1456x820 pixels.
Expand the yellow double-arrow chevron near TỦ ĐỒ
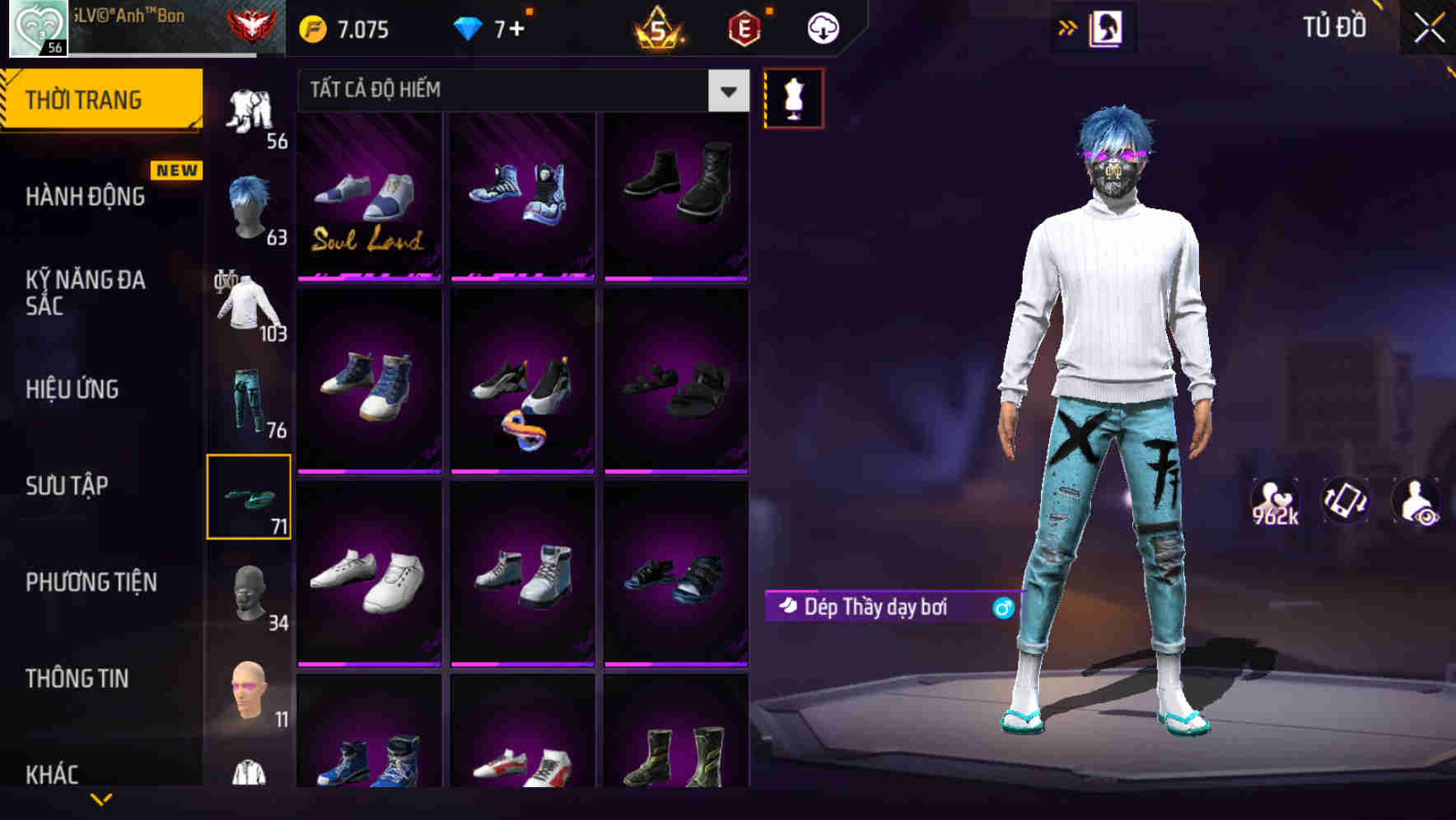1067,26
